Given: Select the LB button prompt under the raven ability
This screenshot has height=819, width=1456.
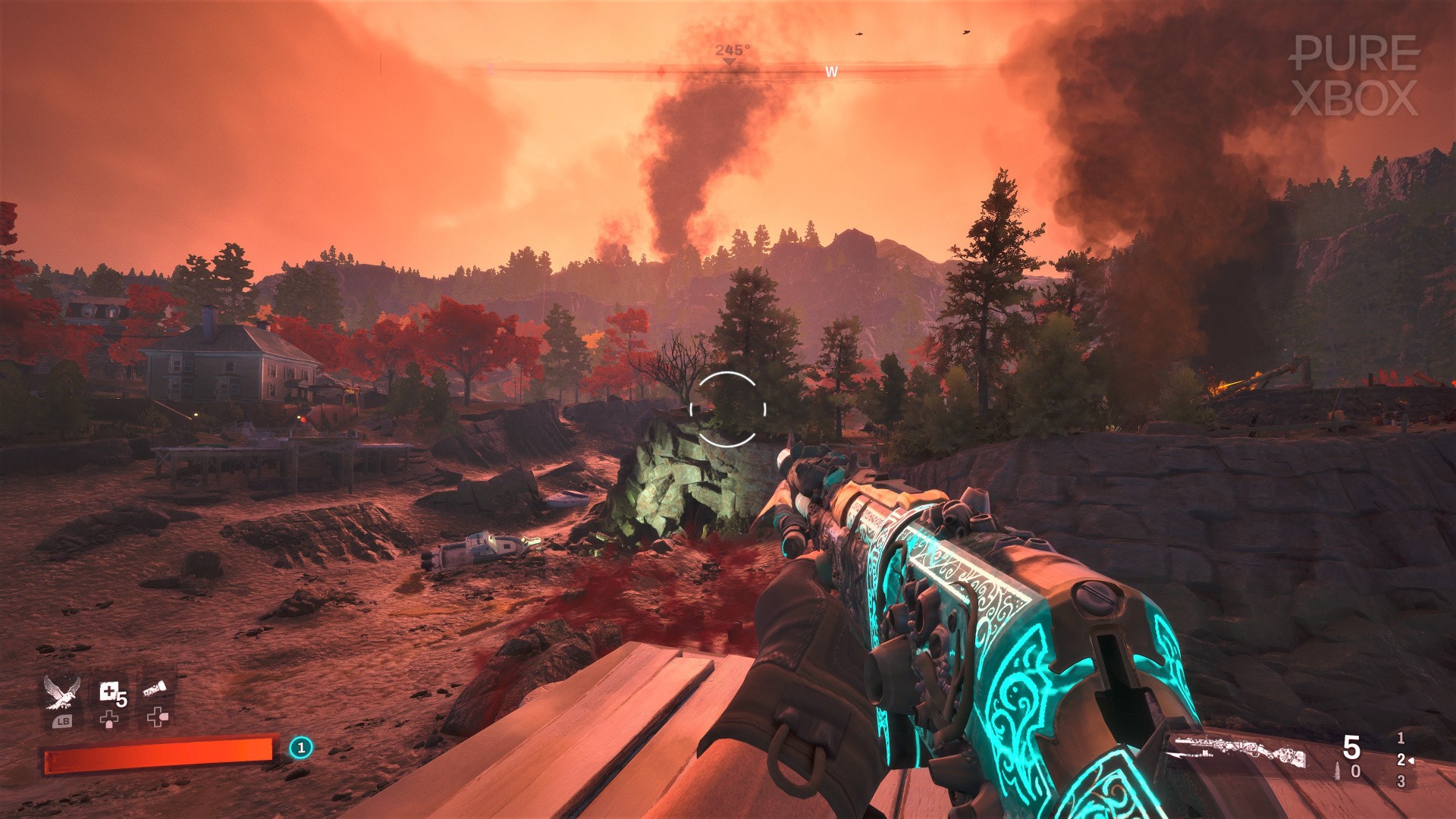Looking at the screenshot, I should click(x=64, y=722).
